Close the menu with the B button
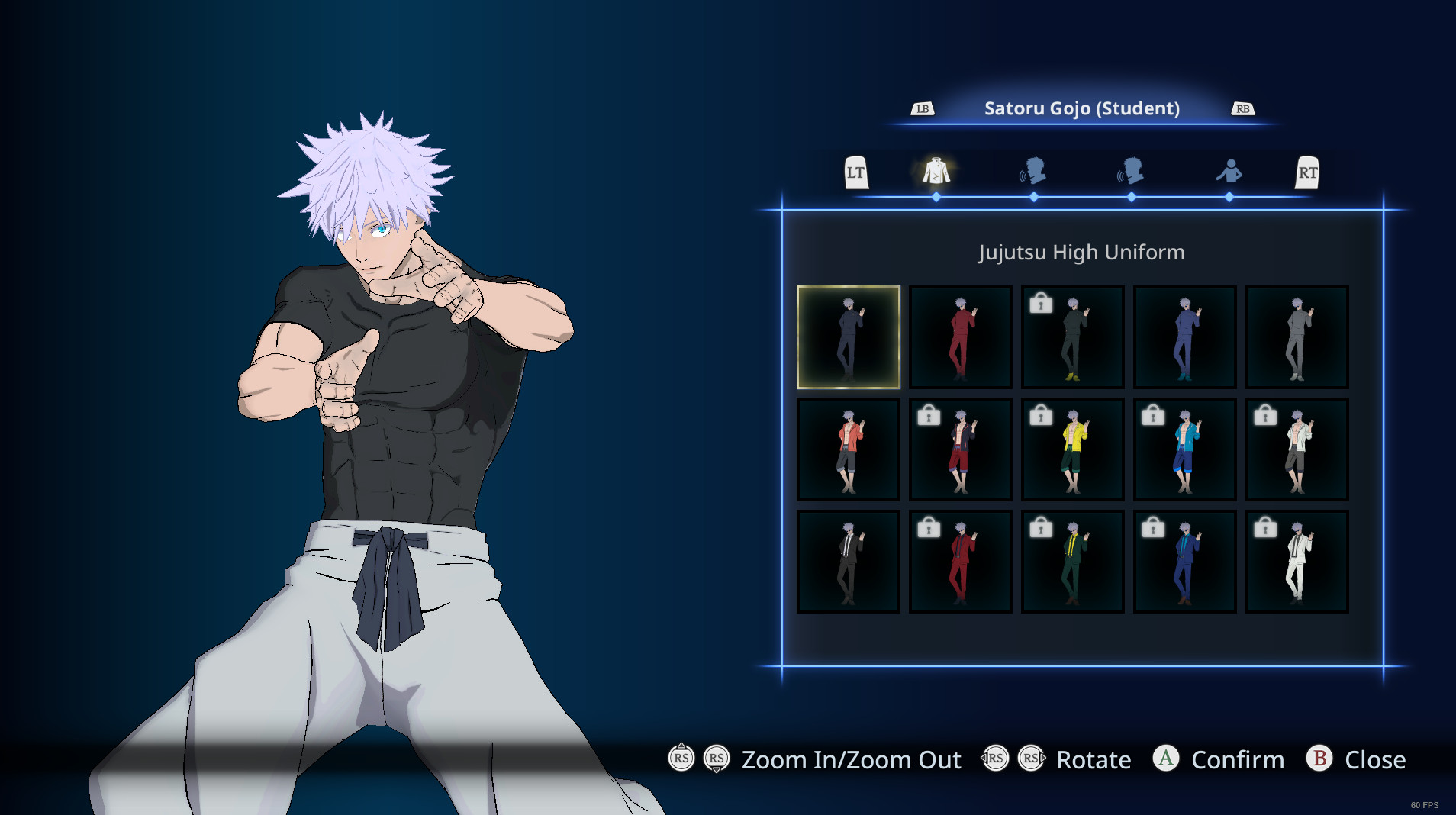 [x=1319, y=759]
